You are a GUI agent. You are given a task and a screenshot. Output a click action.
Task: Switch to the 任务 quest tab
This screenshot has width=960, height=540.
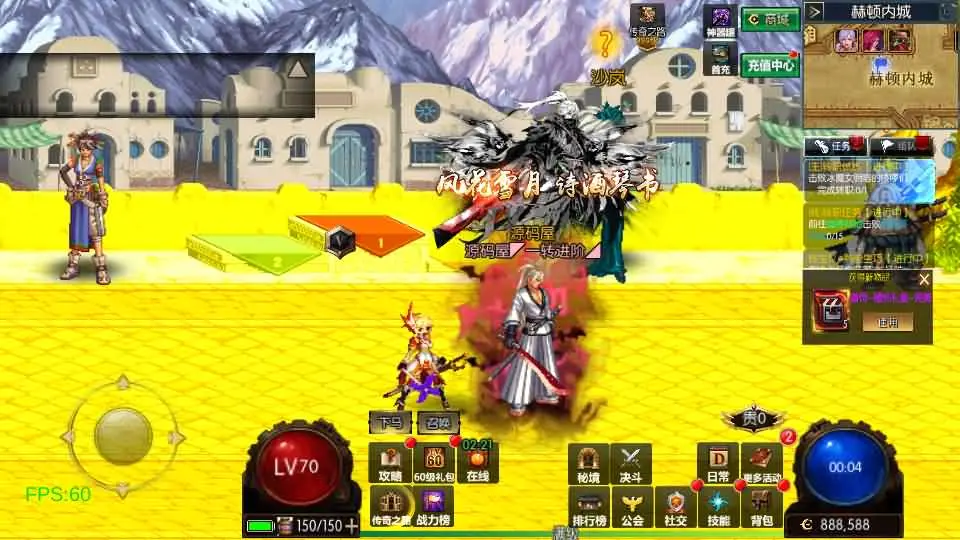pyautogui.click(x=838, y=146)
